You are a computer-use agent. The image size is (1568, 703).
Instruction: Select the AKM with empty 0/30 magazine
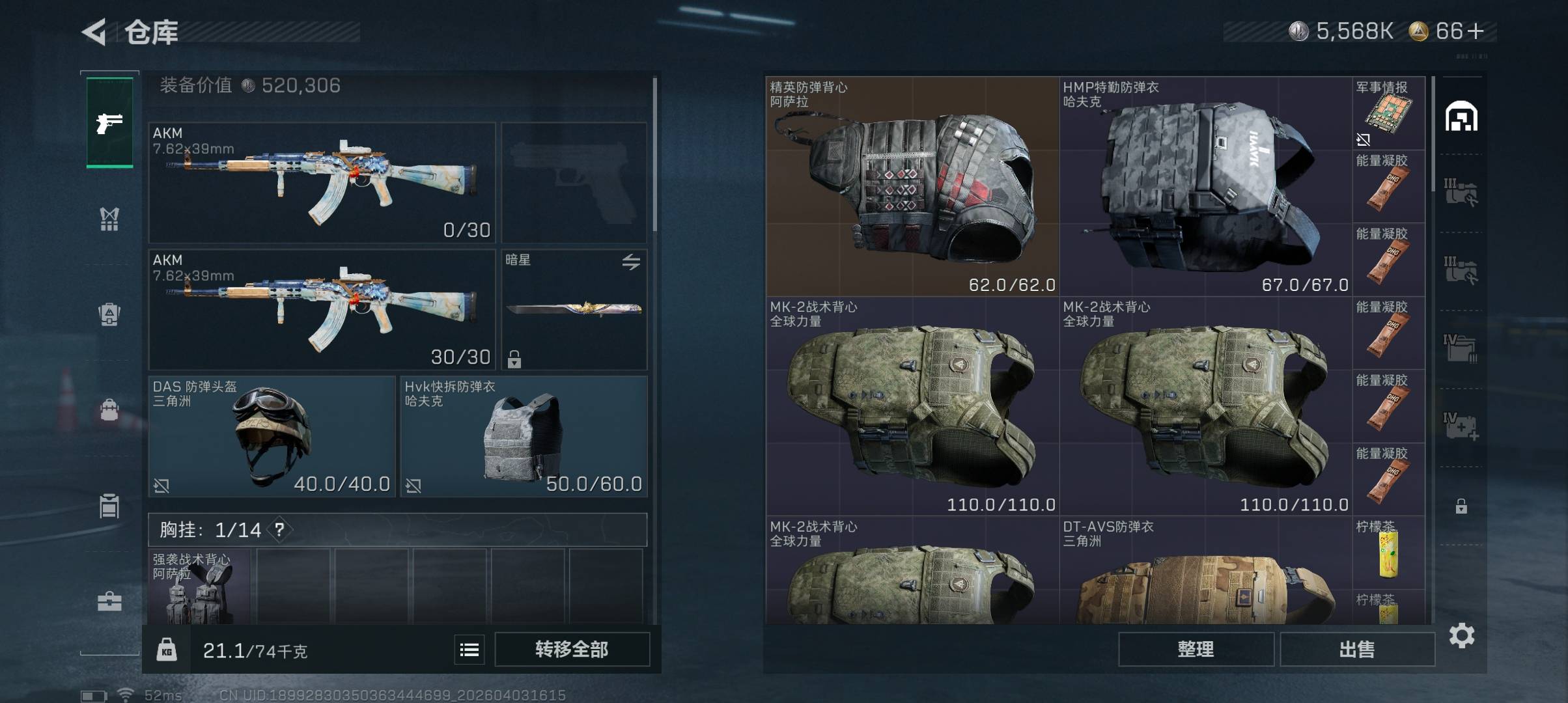click(322, 182)
